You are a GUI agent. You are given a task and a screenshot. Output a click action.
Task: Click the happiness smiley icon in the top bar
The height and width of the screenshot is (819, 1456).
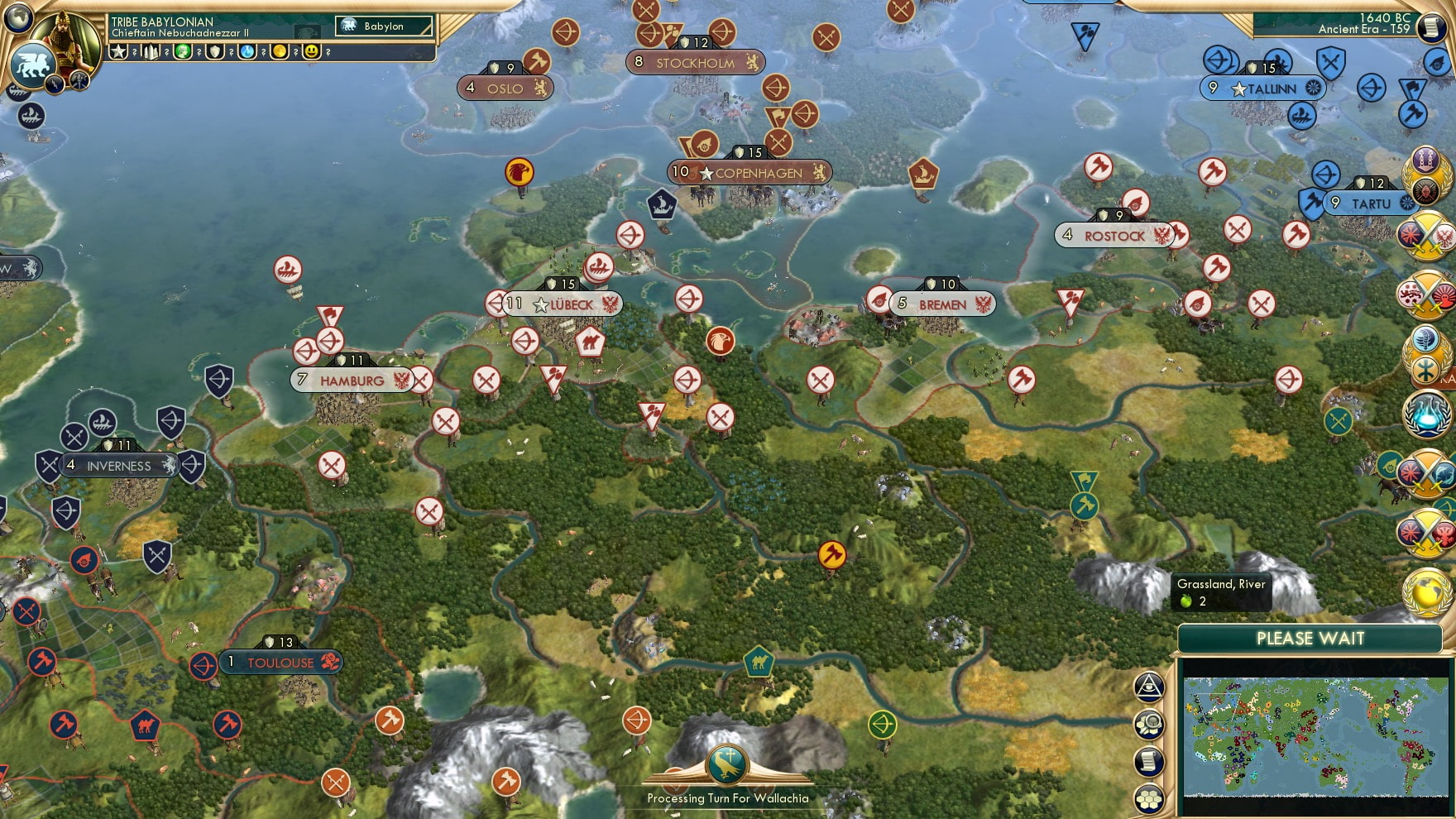click(x=314, y=52)
